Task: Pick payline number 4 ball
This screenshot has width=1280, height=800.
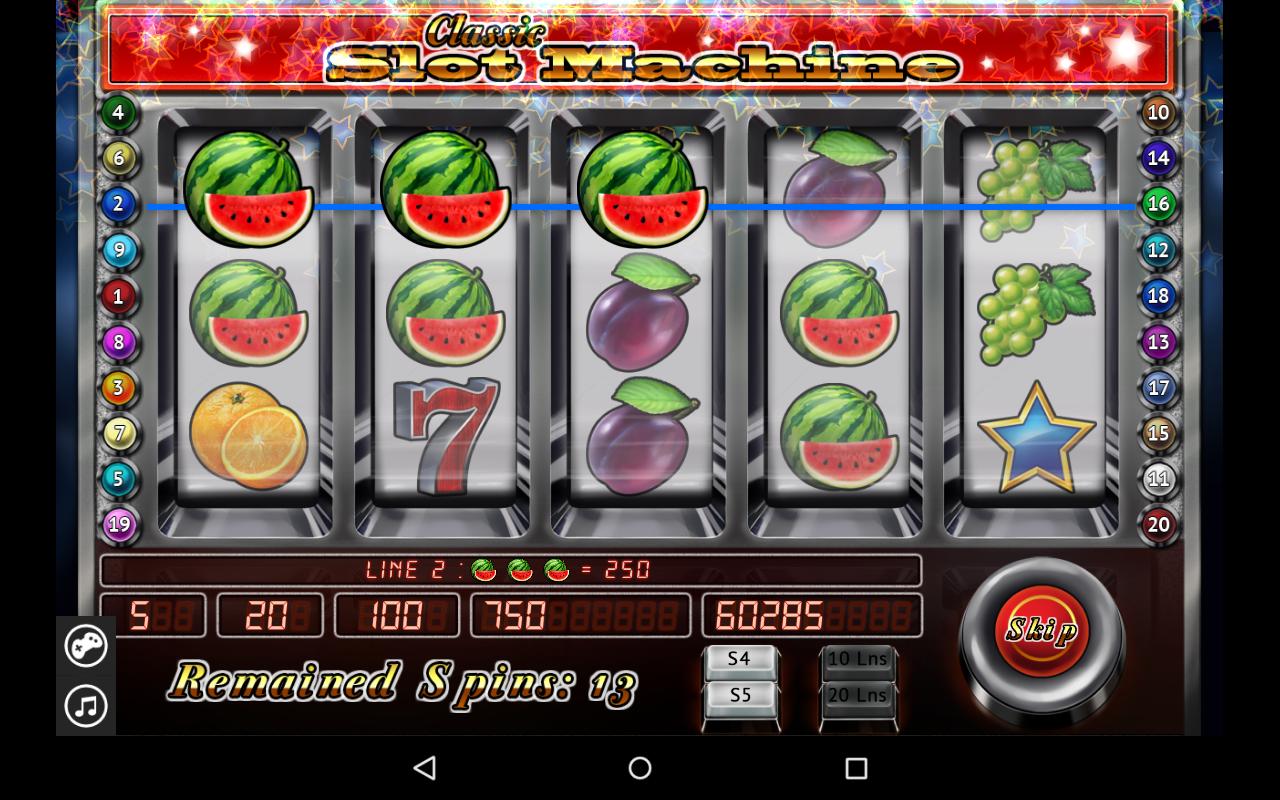Action: (x=118, y=112)
